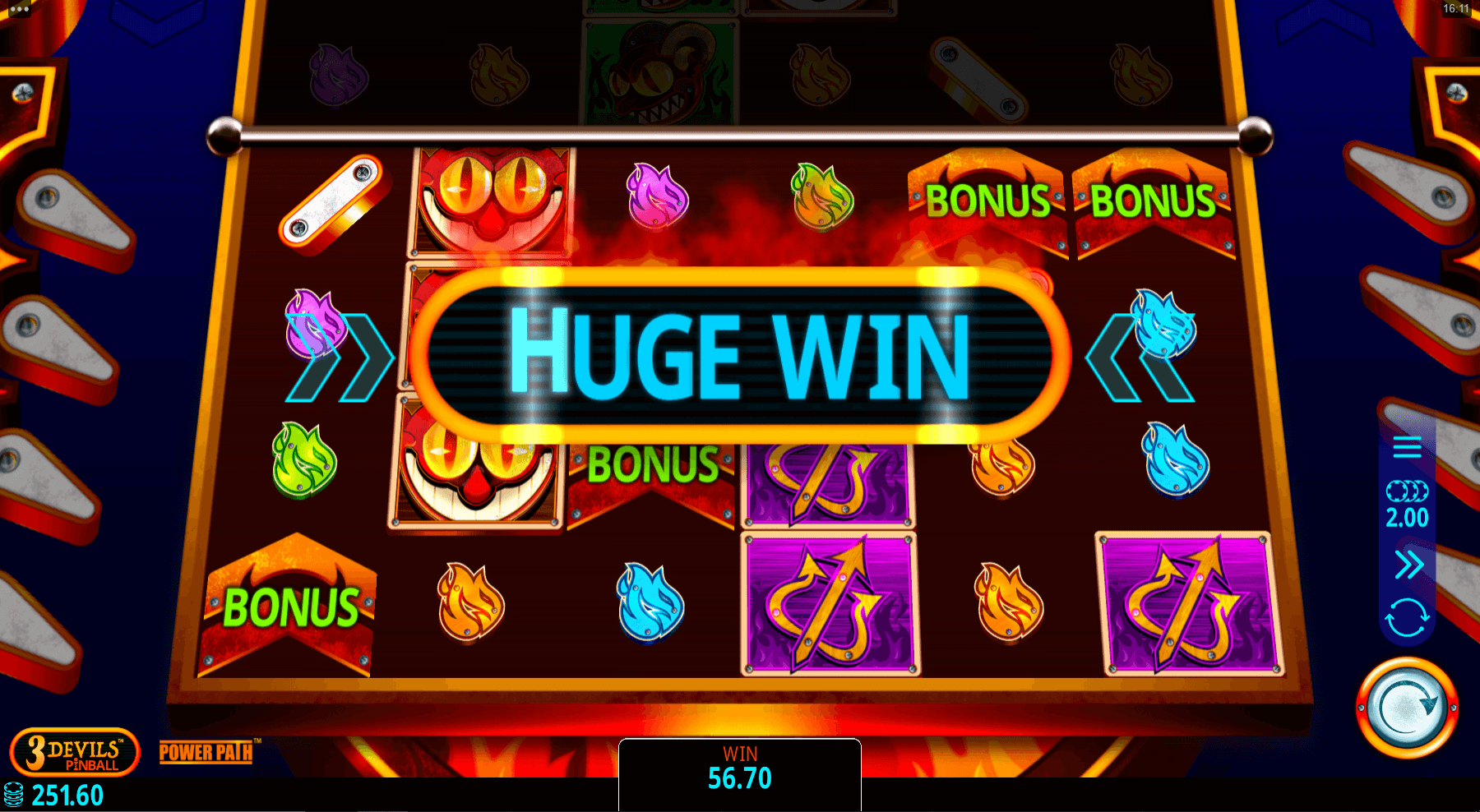Click the Power Path logo

[x=204, y=753]
